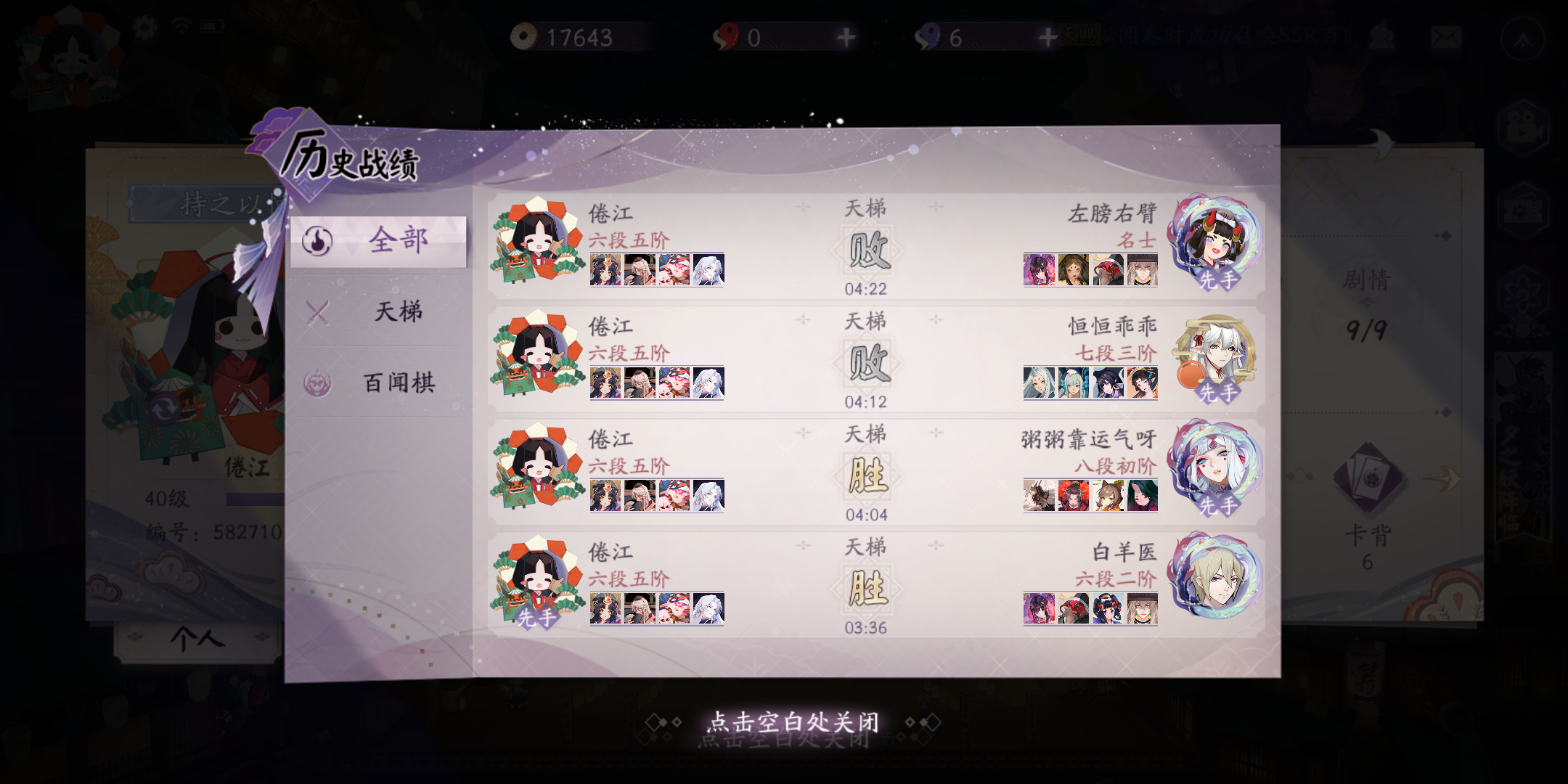Click the red magatama currency icon
The width and height of the screenshot is (1568, 784).
(x=726, y=34)
